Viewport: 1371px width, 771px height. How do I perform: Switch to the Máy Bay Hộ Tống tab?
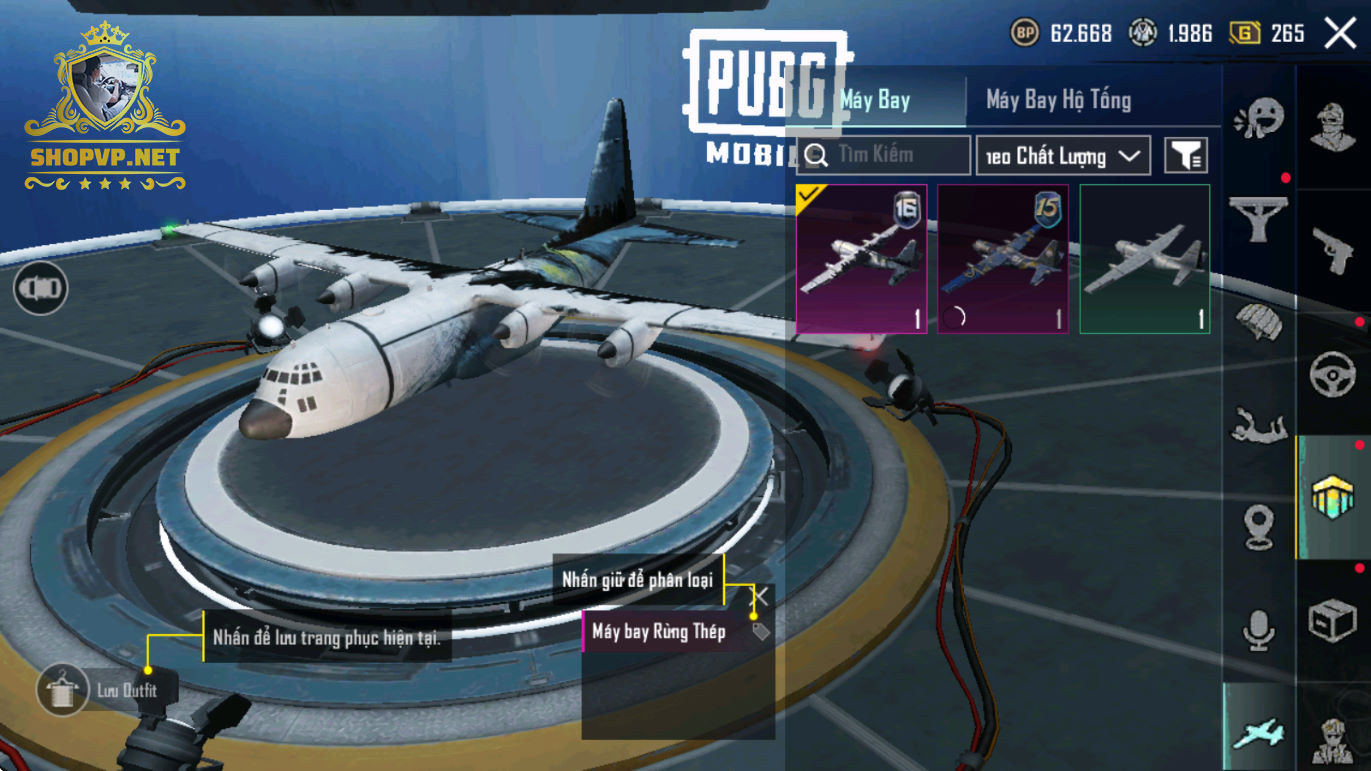click(x=1058, y=100)
